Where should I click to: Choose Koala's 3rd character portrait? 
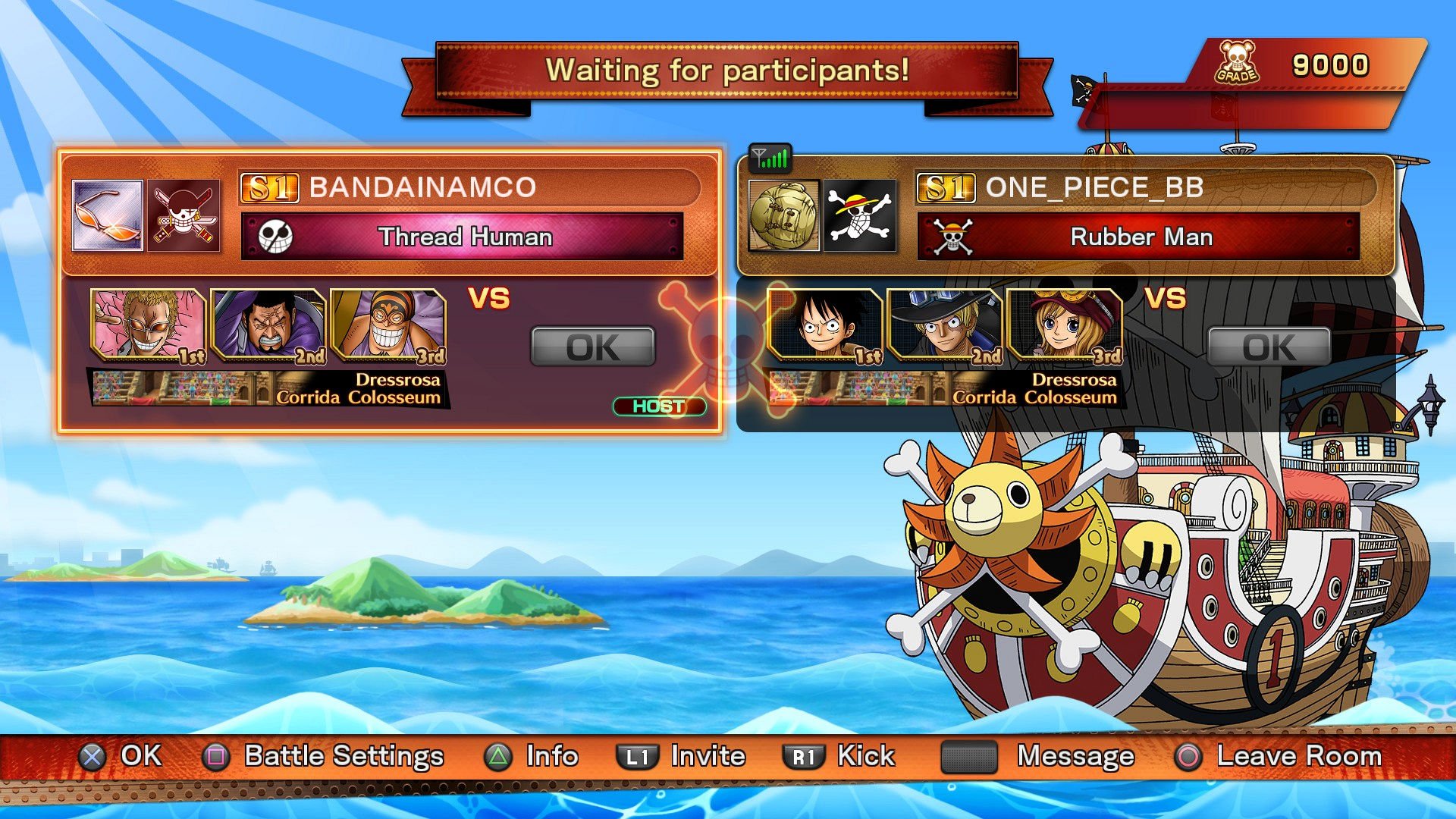[1064, 325]
